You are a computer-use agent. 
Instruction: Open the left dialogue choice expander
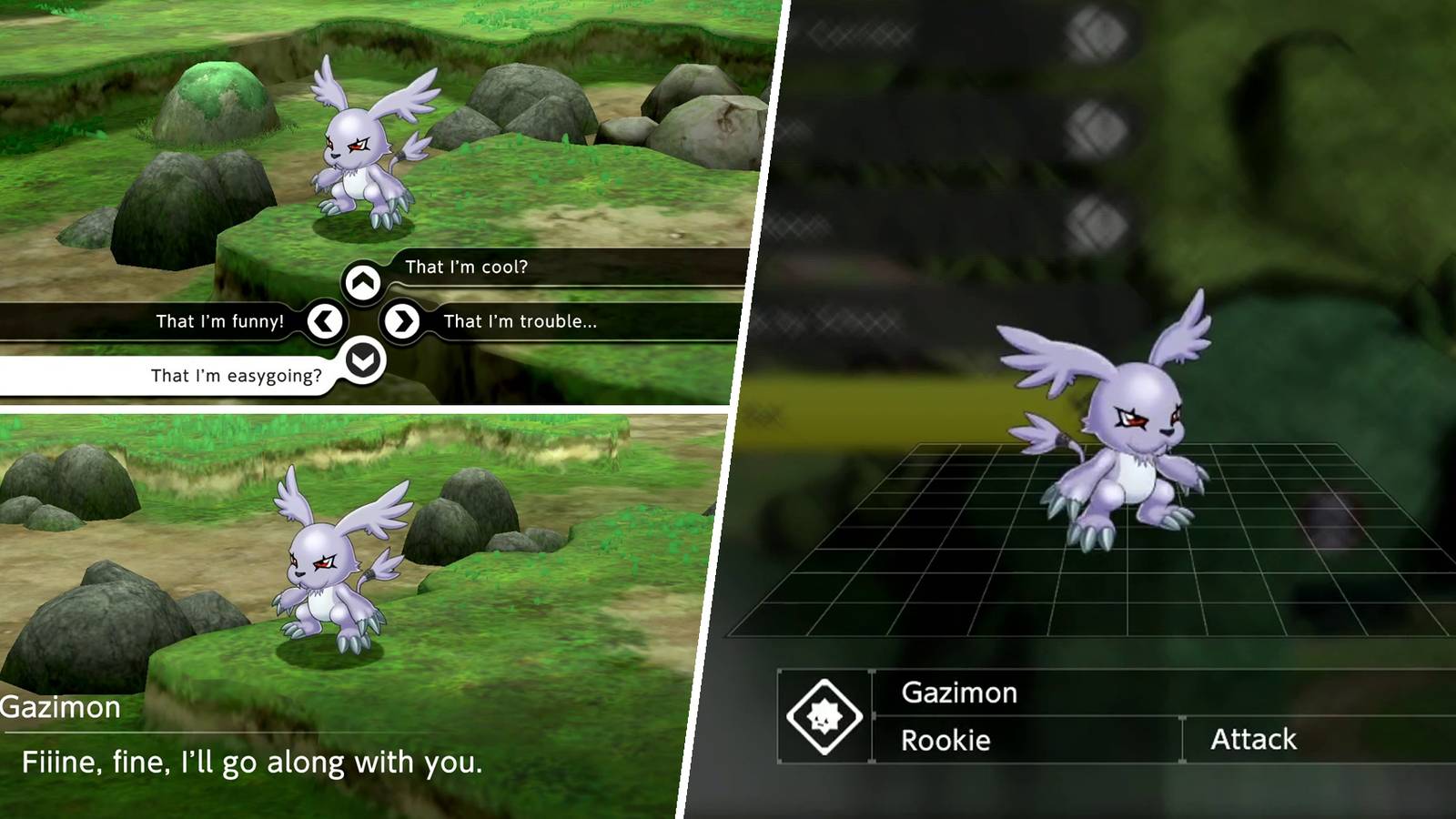[324, 321]
